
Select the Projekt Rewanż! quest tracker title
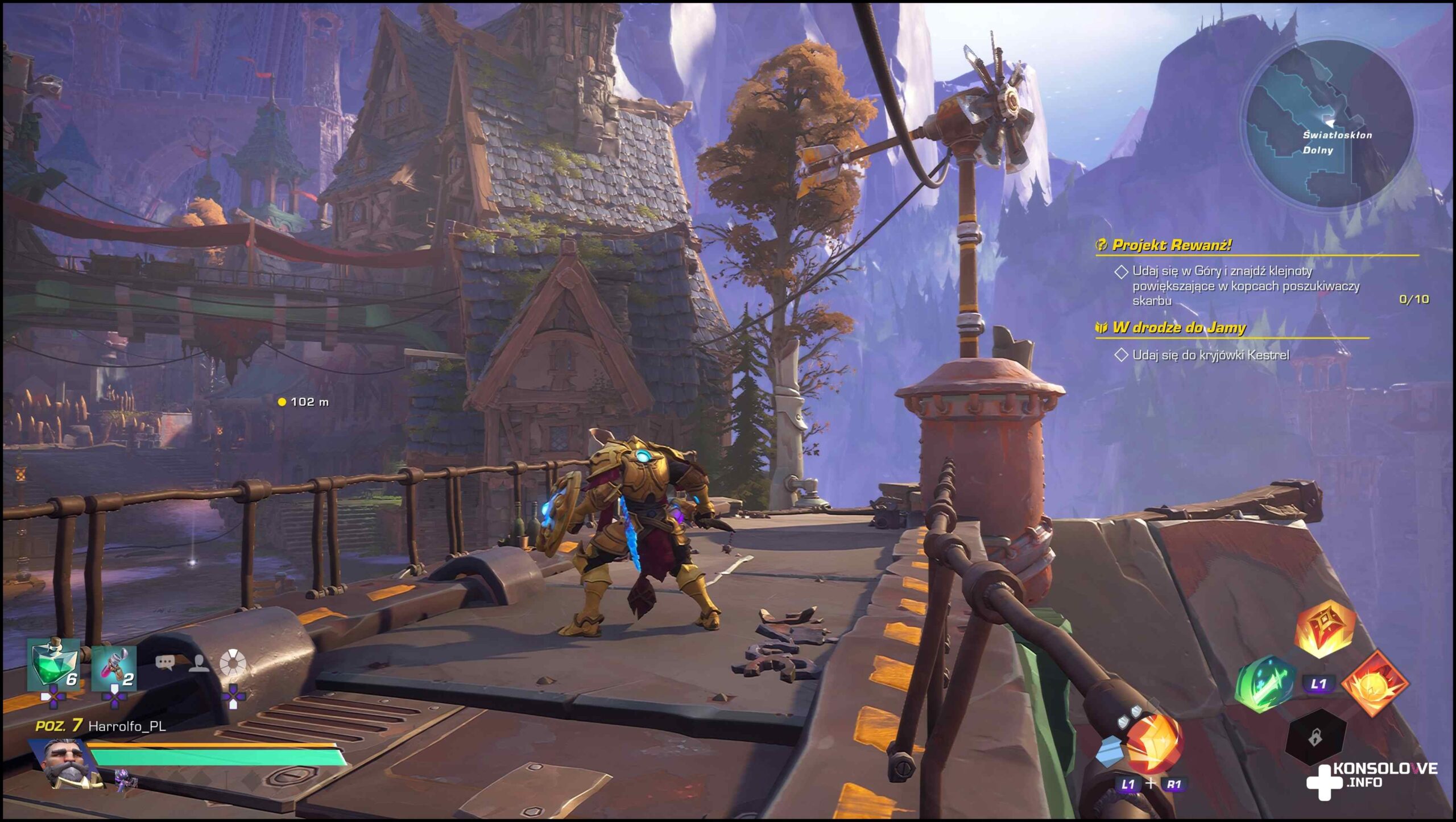pos(1171,245)
